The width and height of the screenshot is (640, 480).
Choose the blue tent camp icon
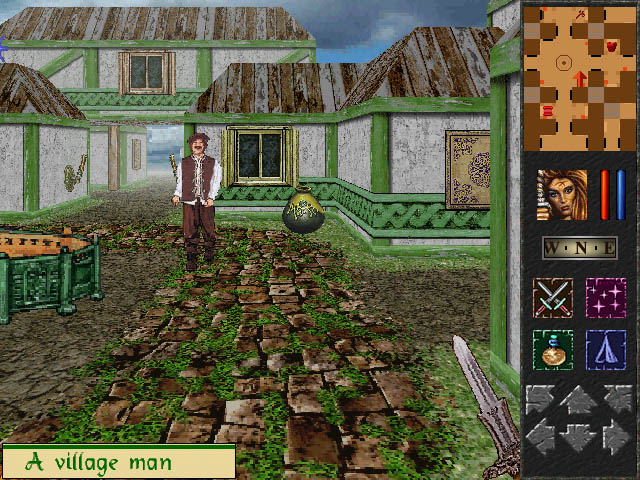[605, 350]
